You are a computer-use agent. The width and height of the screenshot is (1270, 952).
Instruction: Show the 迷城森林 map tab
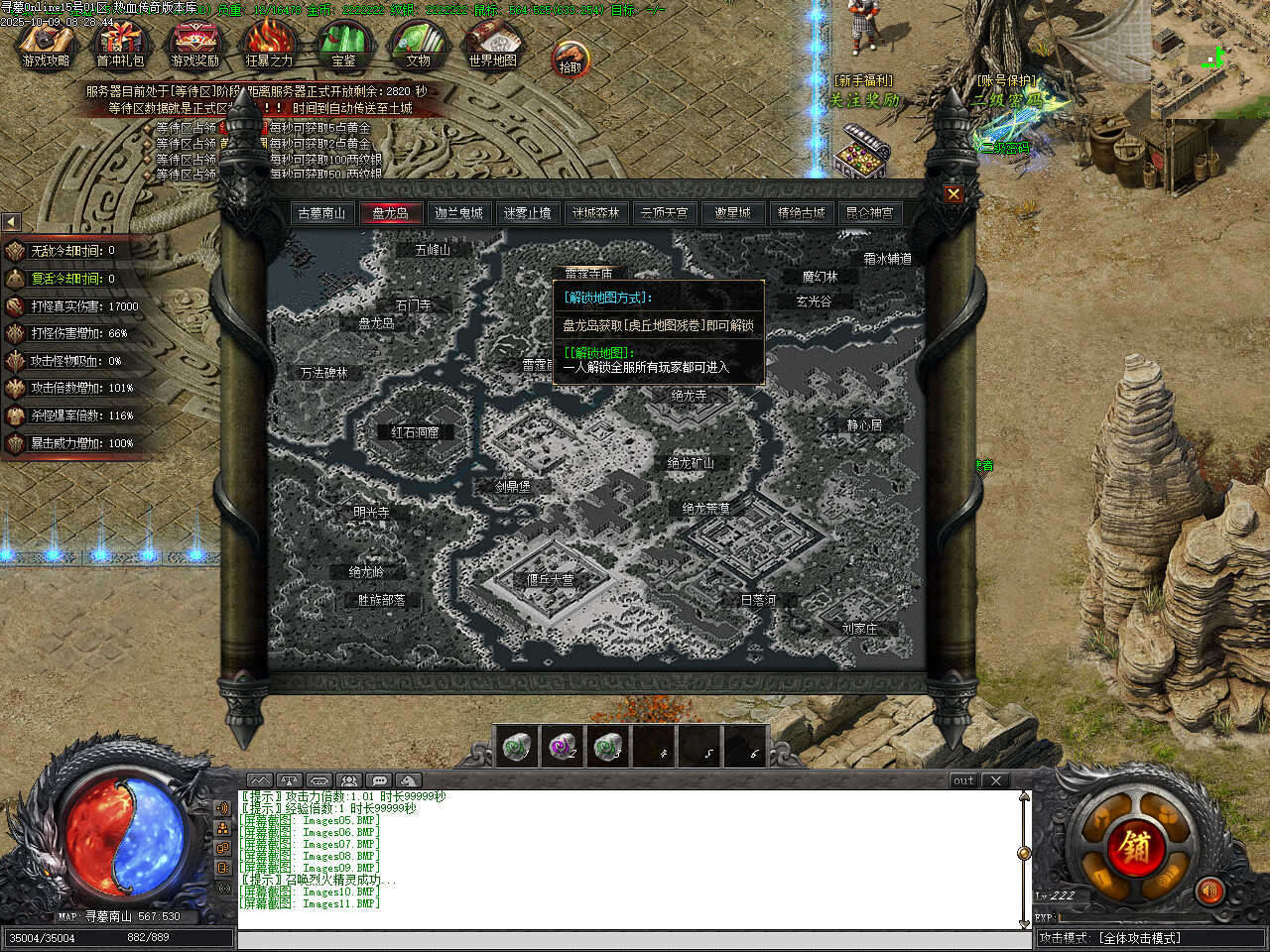(x=595, y=213)
